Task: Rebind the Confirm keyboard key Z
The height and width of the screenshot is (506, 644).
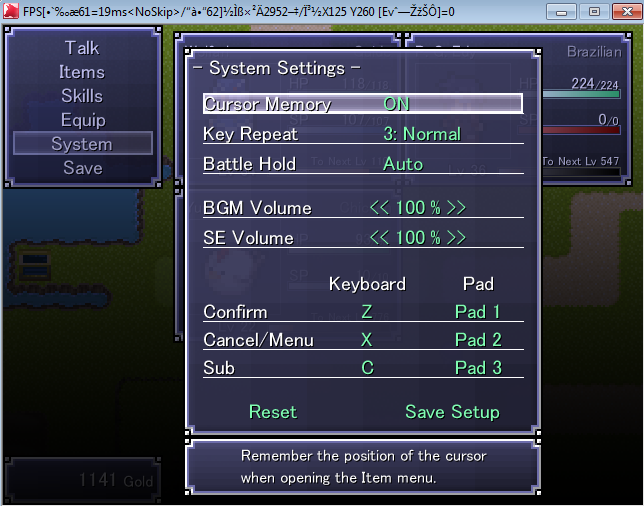Action: click(x=367, y=312)
